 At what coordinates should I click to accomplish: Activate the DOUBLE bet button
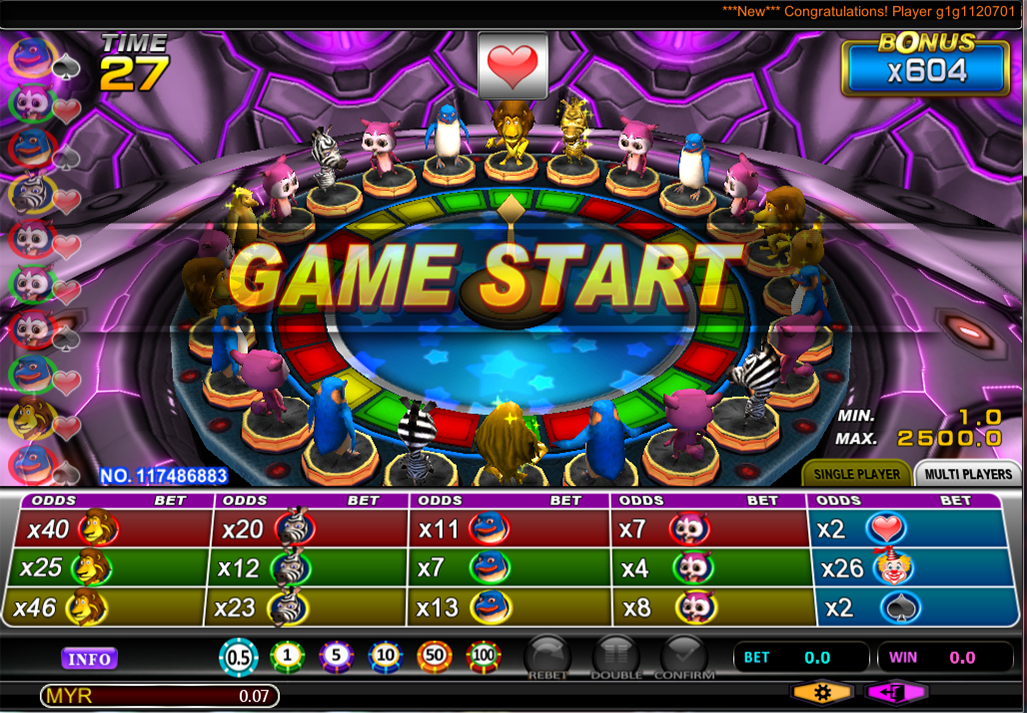coord(615,657)
